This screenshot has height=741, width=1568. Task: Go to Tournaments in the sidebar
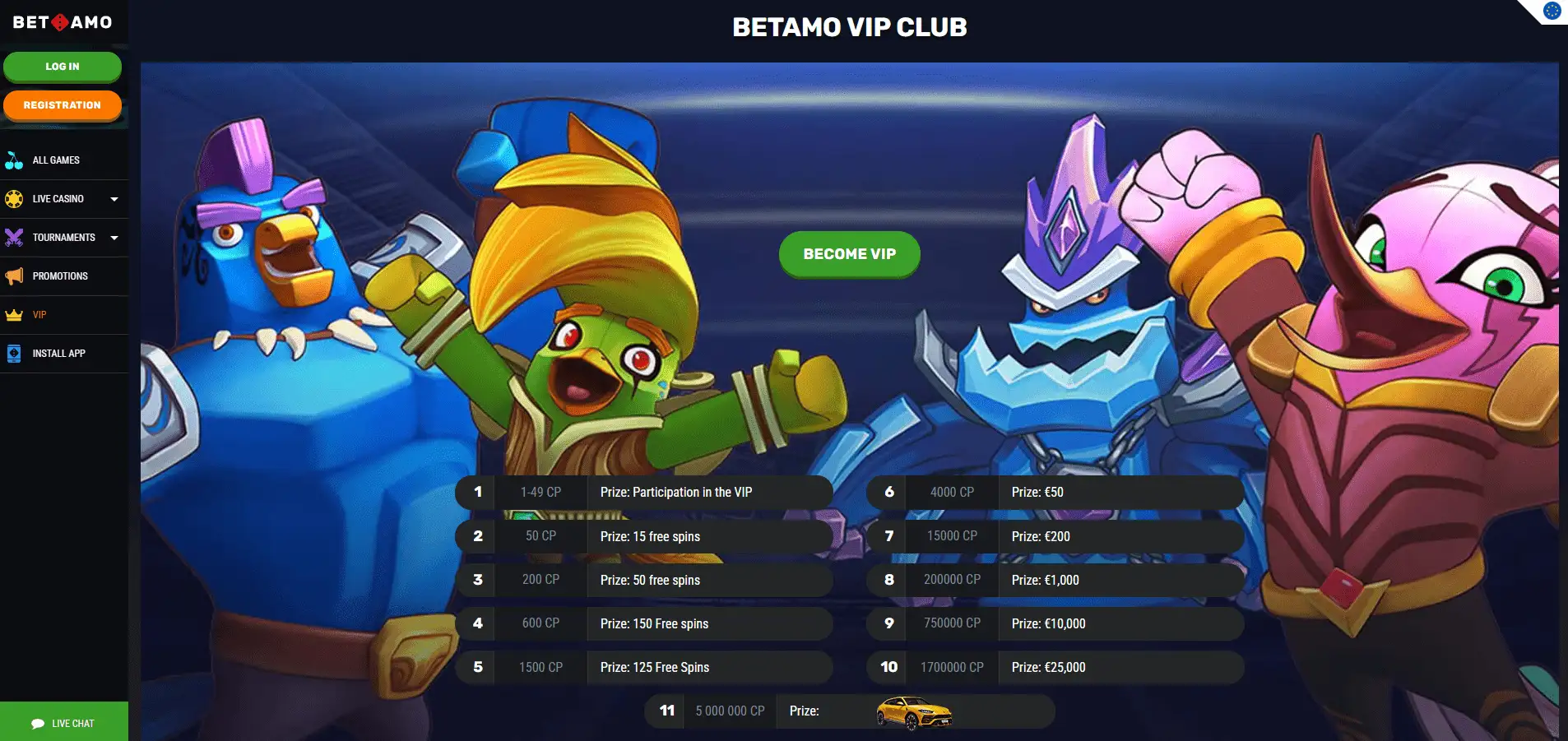(63, 238)
